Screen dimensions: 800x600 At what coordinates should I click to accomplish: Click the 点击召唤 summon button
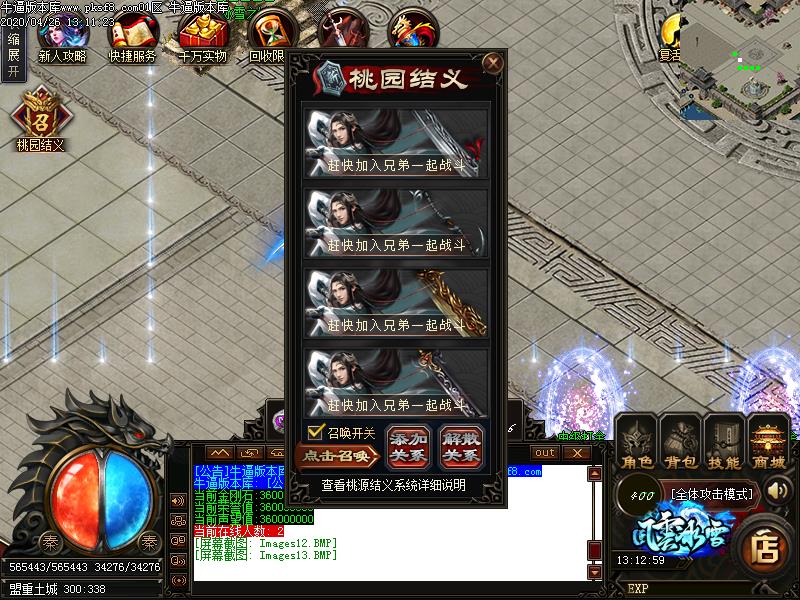tap(336, 457)
